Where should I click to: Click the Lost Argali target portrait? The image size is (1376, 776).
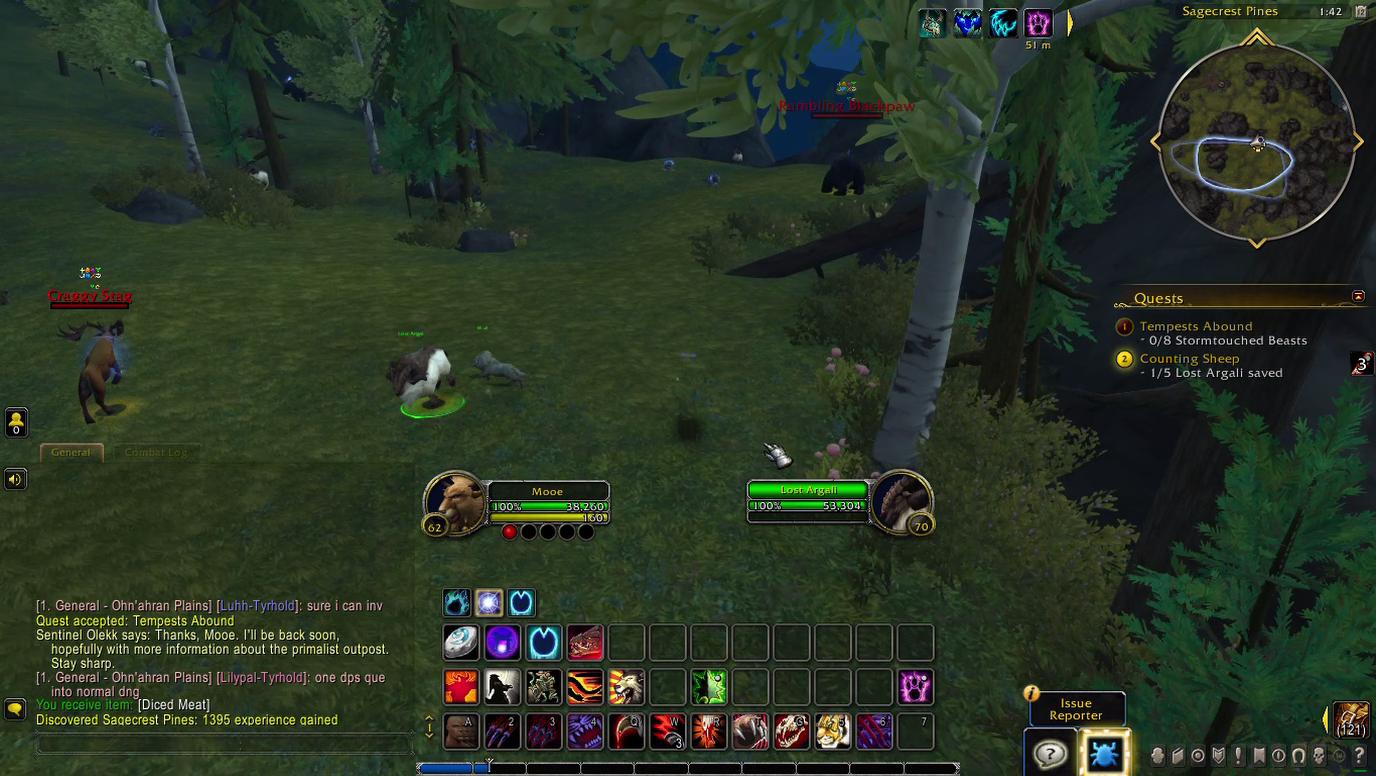tap(901, 501)
